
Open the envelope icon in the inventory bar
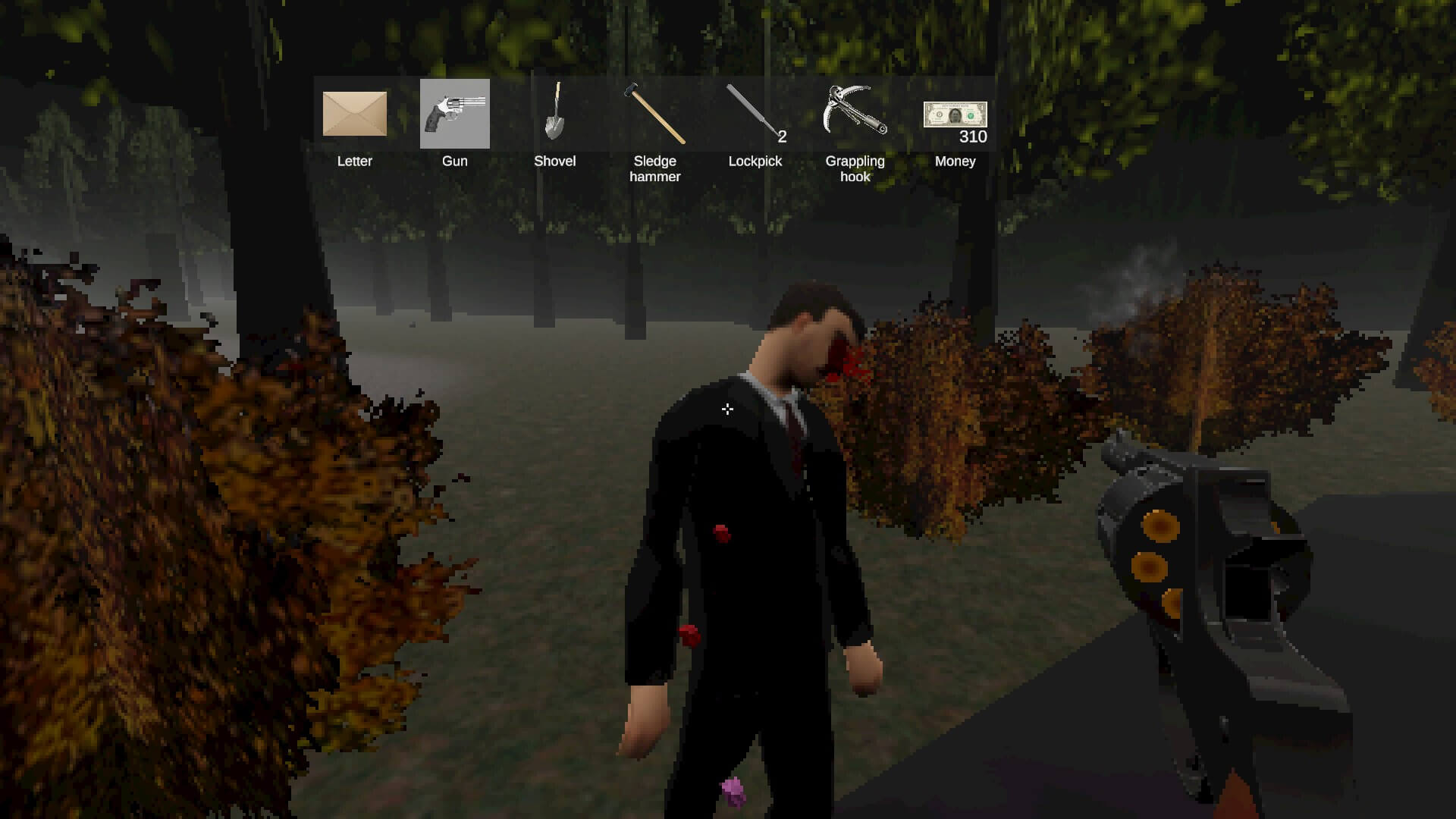355,115
